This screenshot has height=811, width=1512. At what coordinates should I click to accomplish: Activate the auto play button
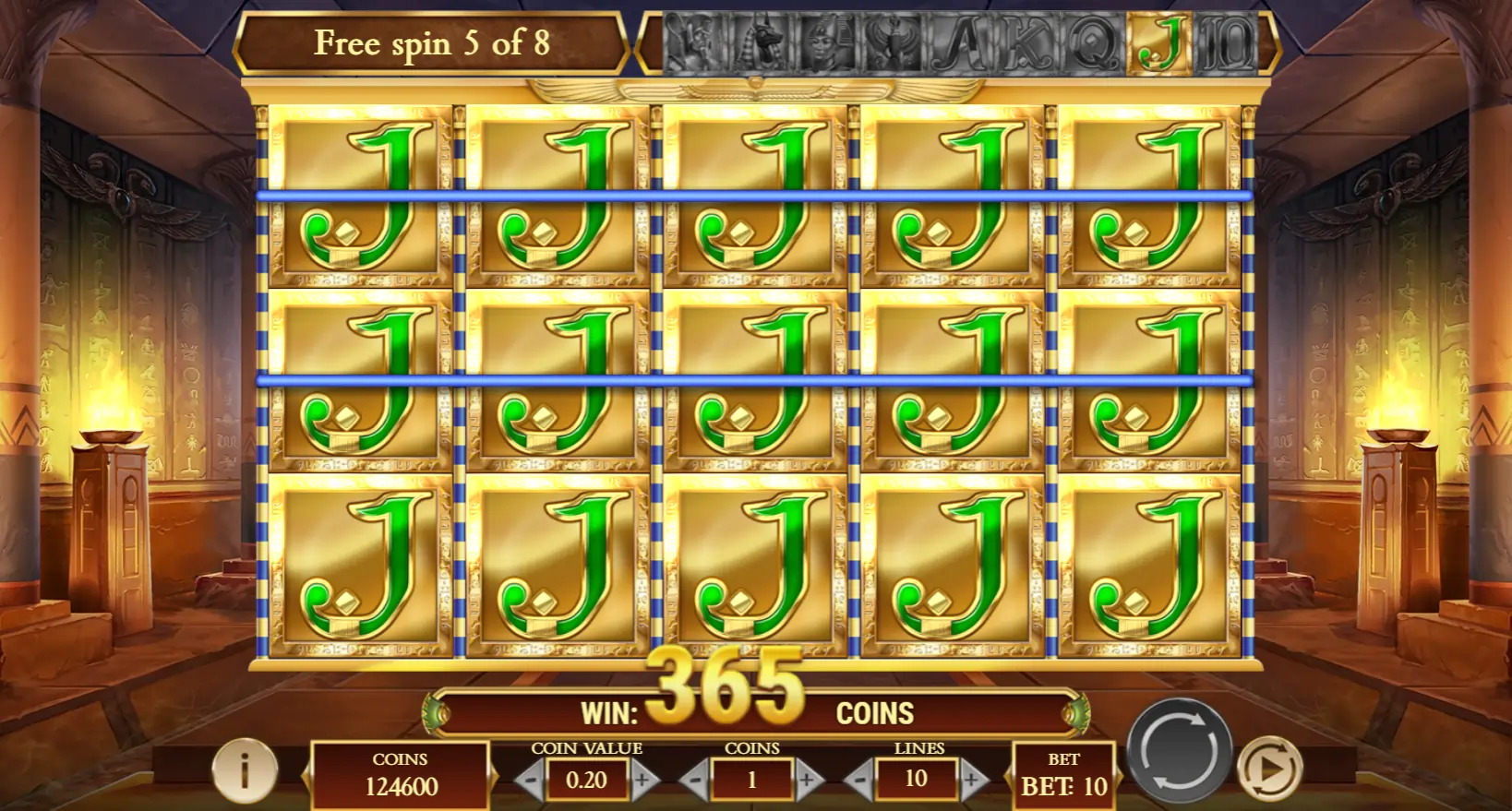[1270, 768]
